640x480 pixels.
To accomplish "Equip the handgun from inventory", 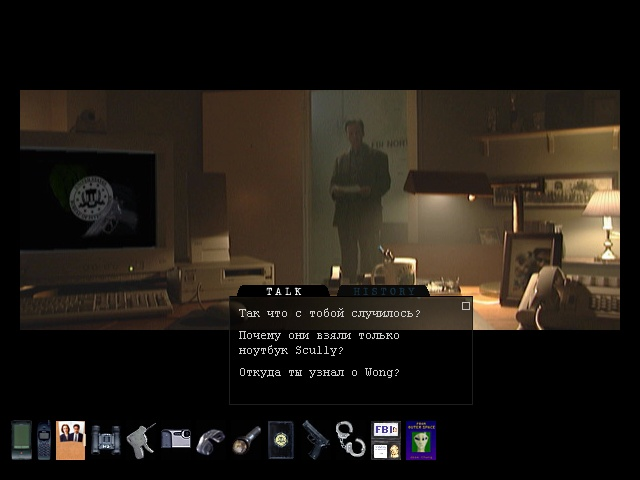I will pyautogui.click(x=315, y=440).
